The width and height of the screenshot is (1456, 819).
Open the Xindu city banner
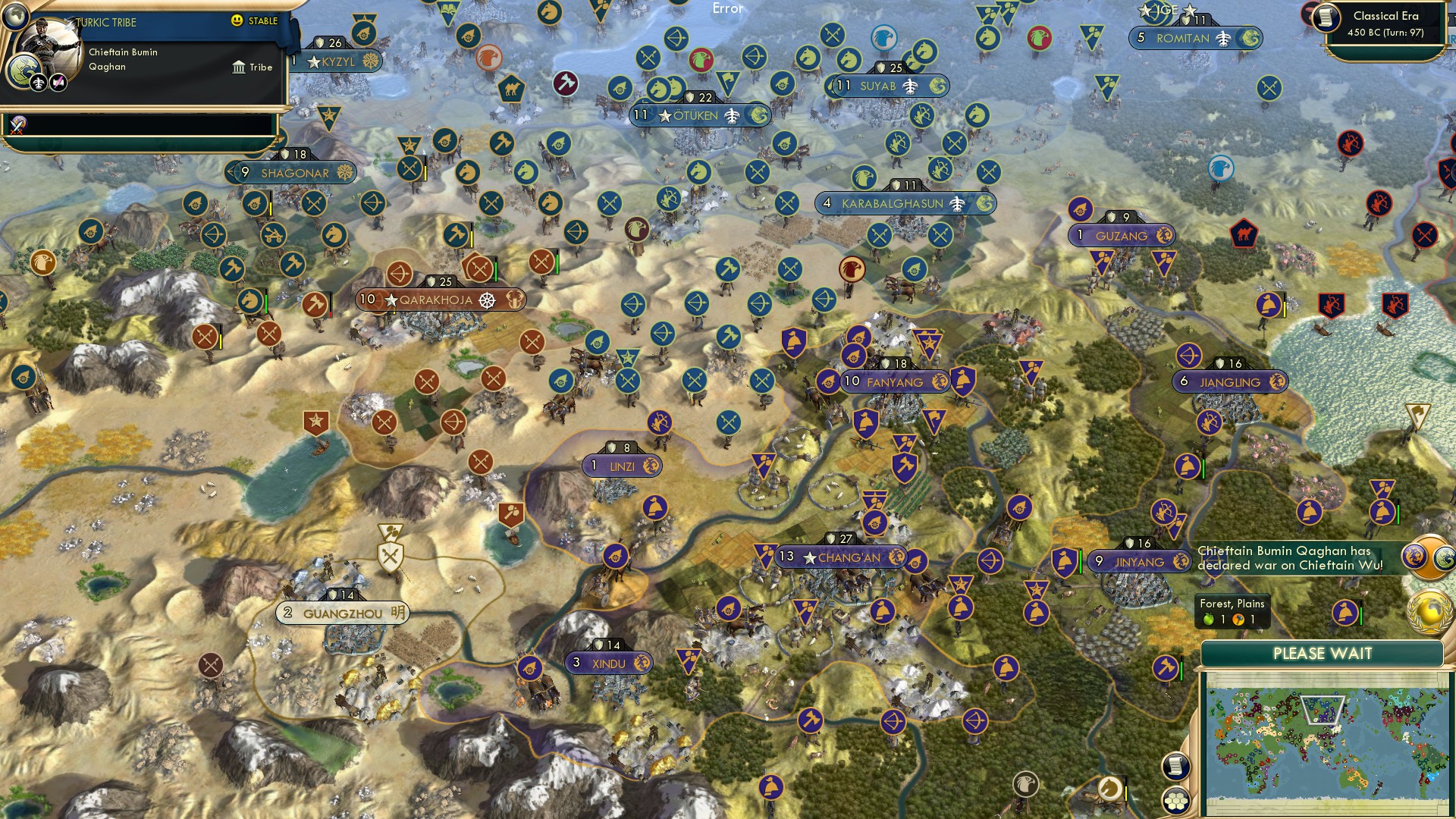[609, 664]
